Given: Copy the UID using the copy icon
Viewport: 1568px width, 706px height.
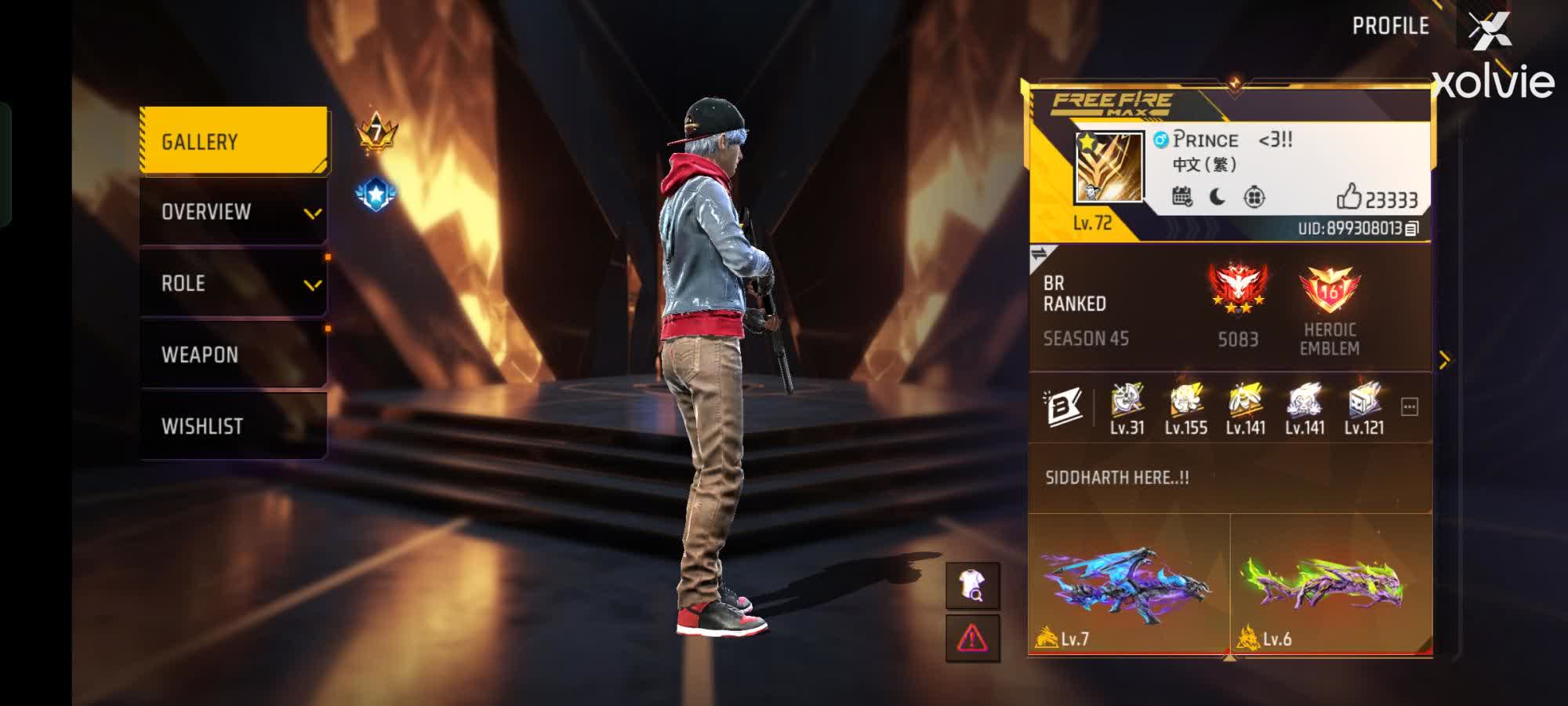Looking at the screenshot, I should click(1411, 227).
